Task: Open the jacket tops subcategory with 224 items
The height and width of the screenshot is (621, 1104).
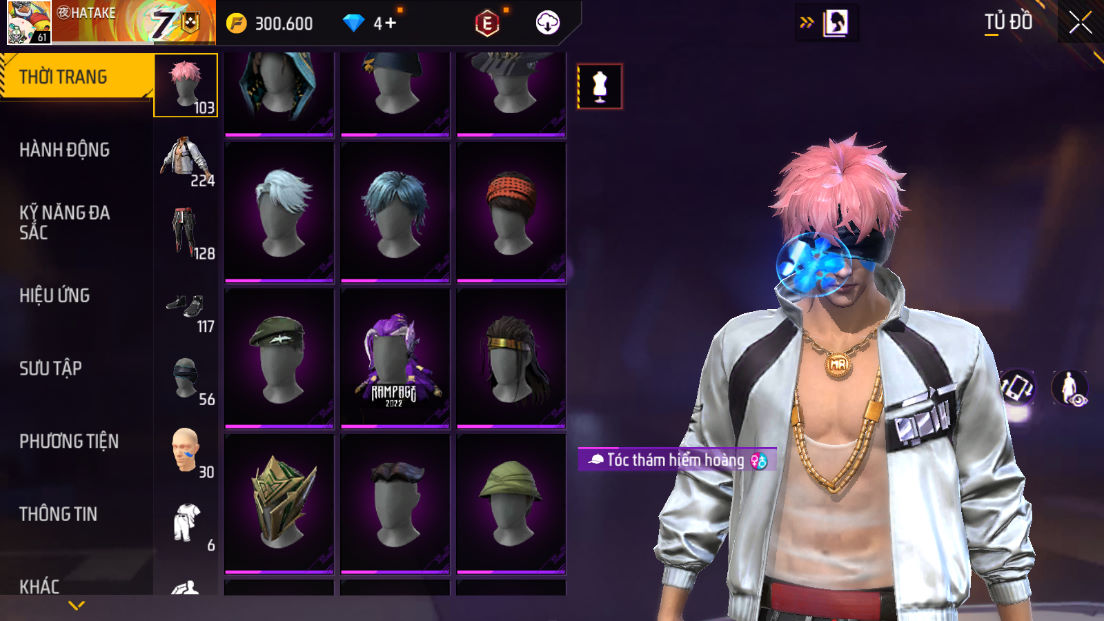Action: 187,160
